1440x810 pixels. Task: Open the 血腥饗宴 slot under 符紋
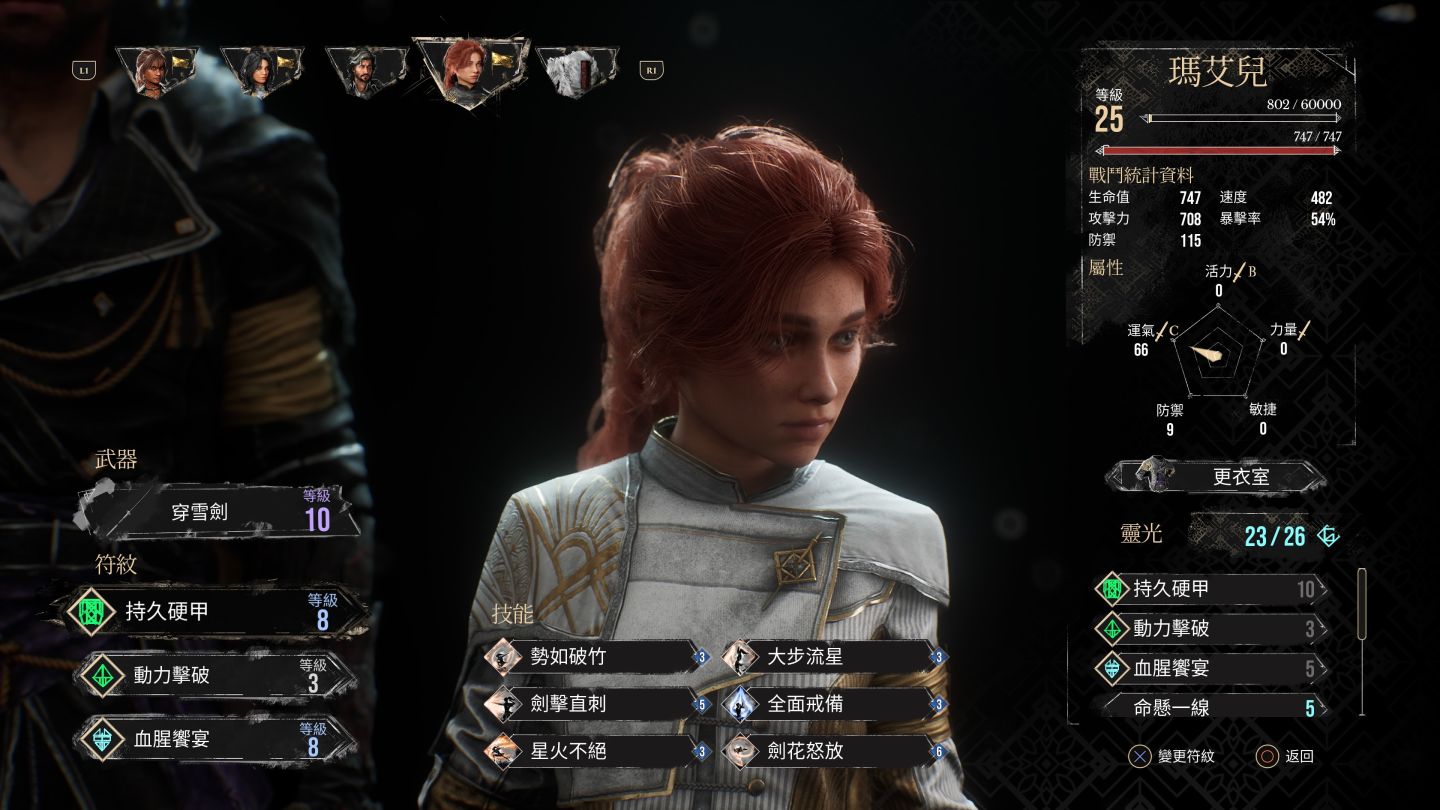pyautogui.click(x=217, y=740)
